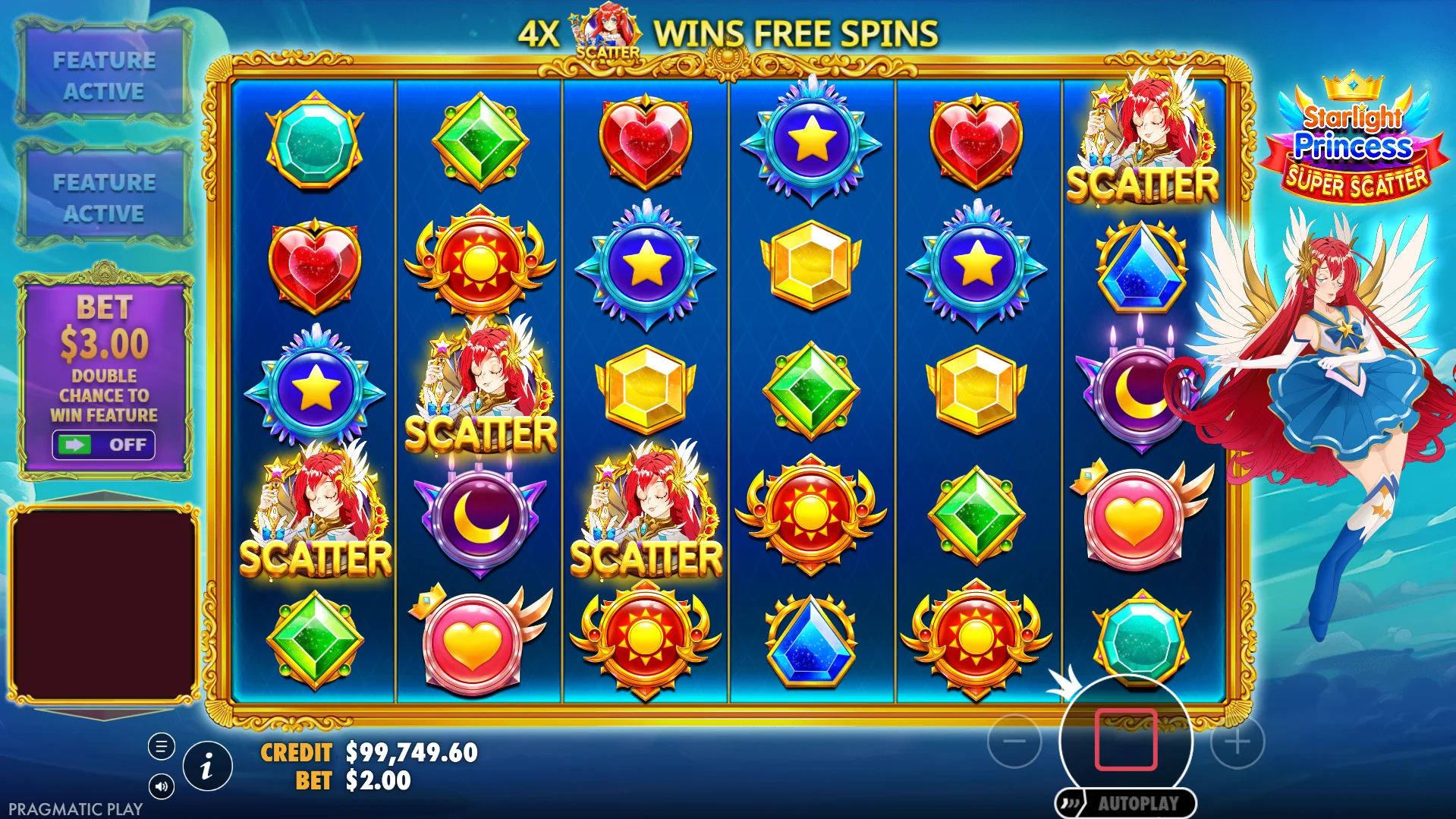Increase the bet with the plus button
1456x819 pixels.
tap(1237, 742)
